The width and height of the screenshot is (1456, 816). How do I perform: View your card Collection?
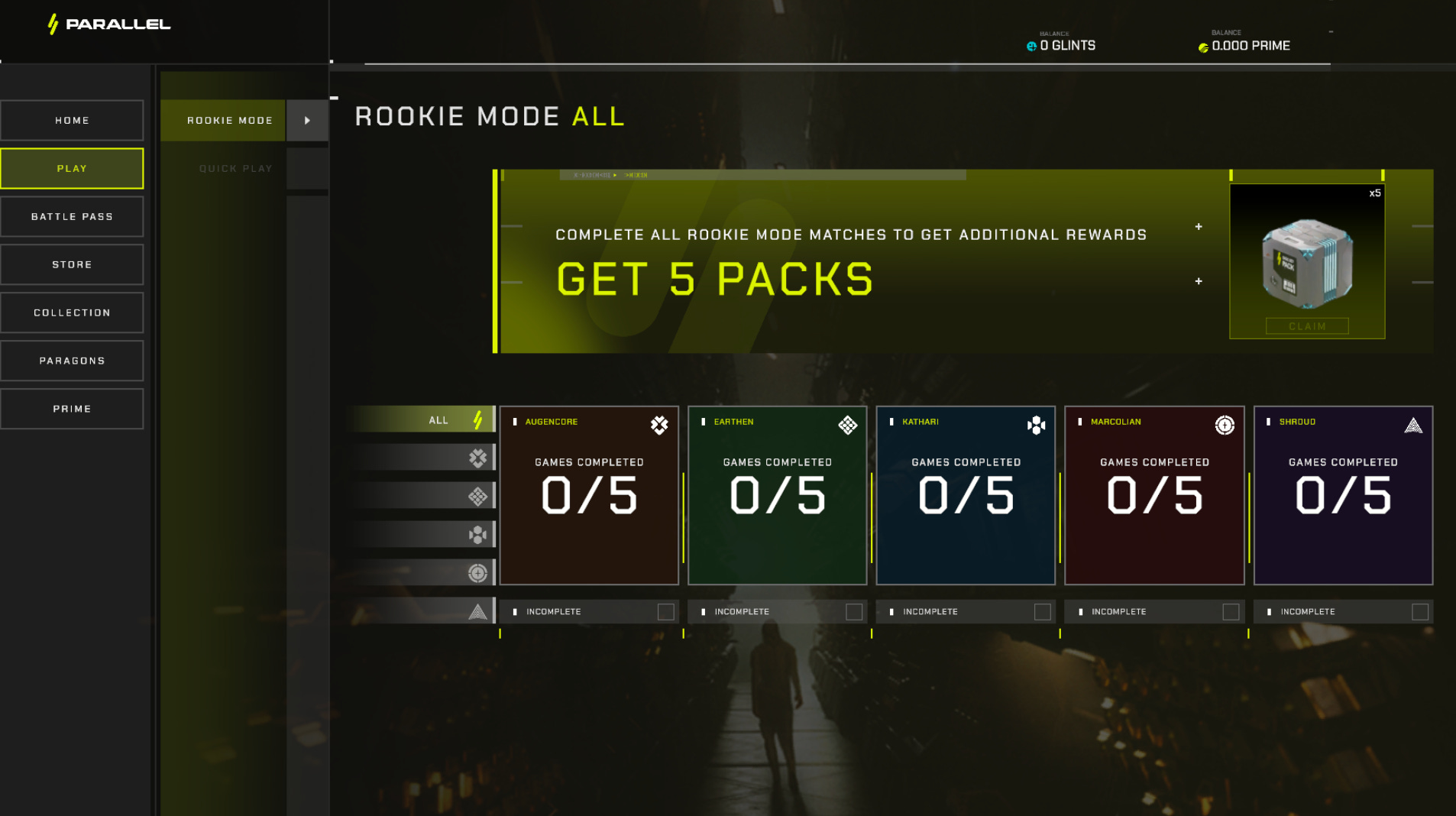72,312
